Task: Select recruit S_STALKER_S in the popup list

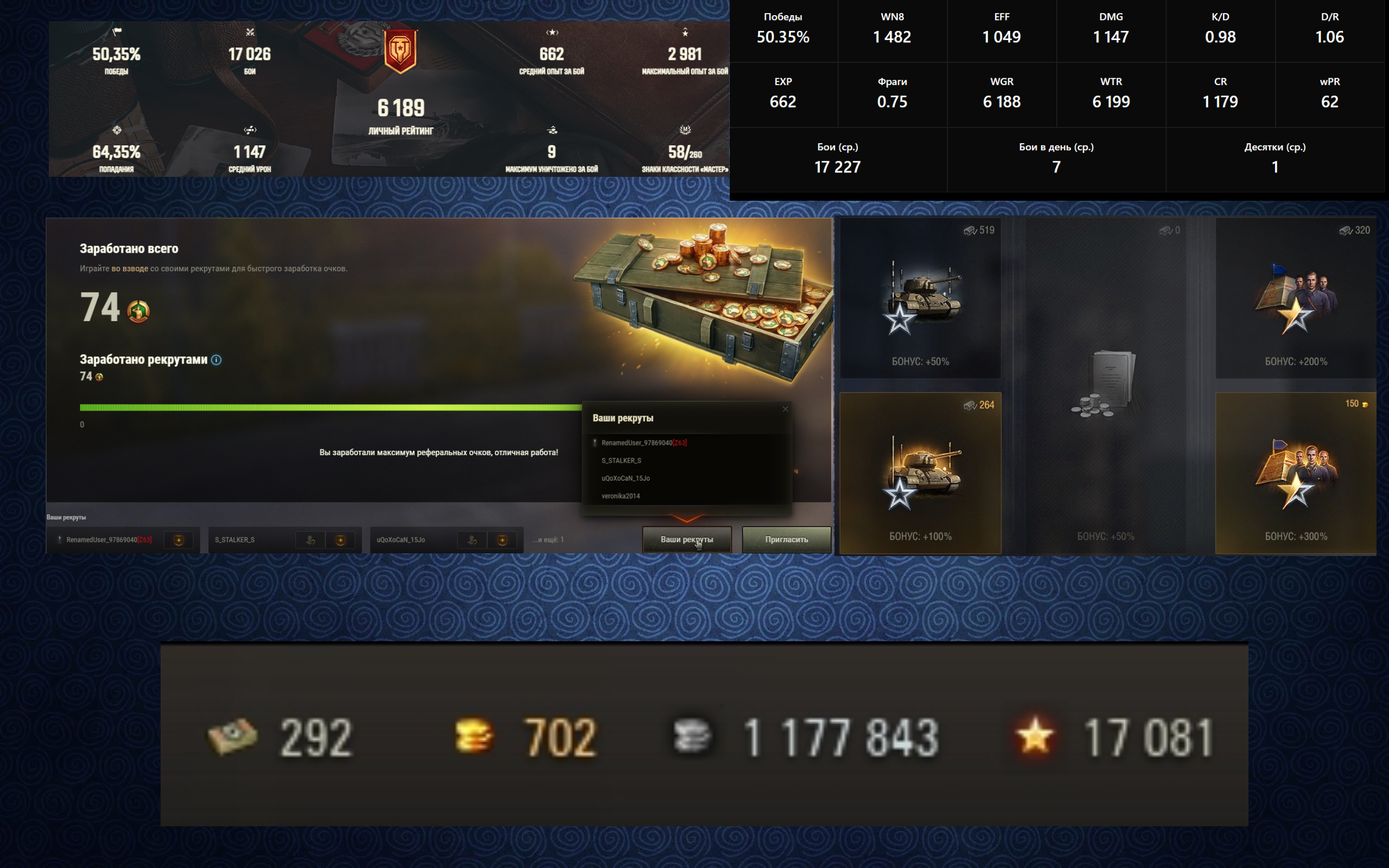Action: [x=621, y=461]
